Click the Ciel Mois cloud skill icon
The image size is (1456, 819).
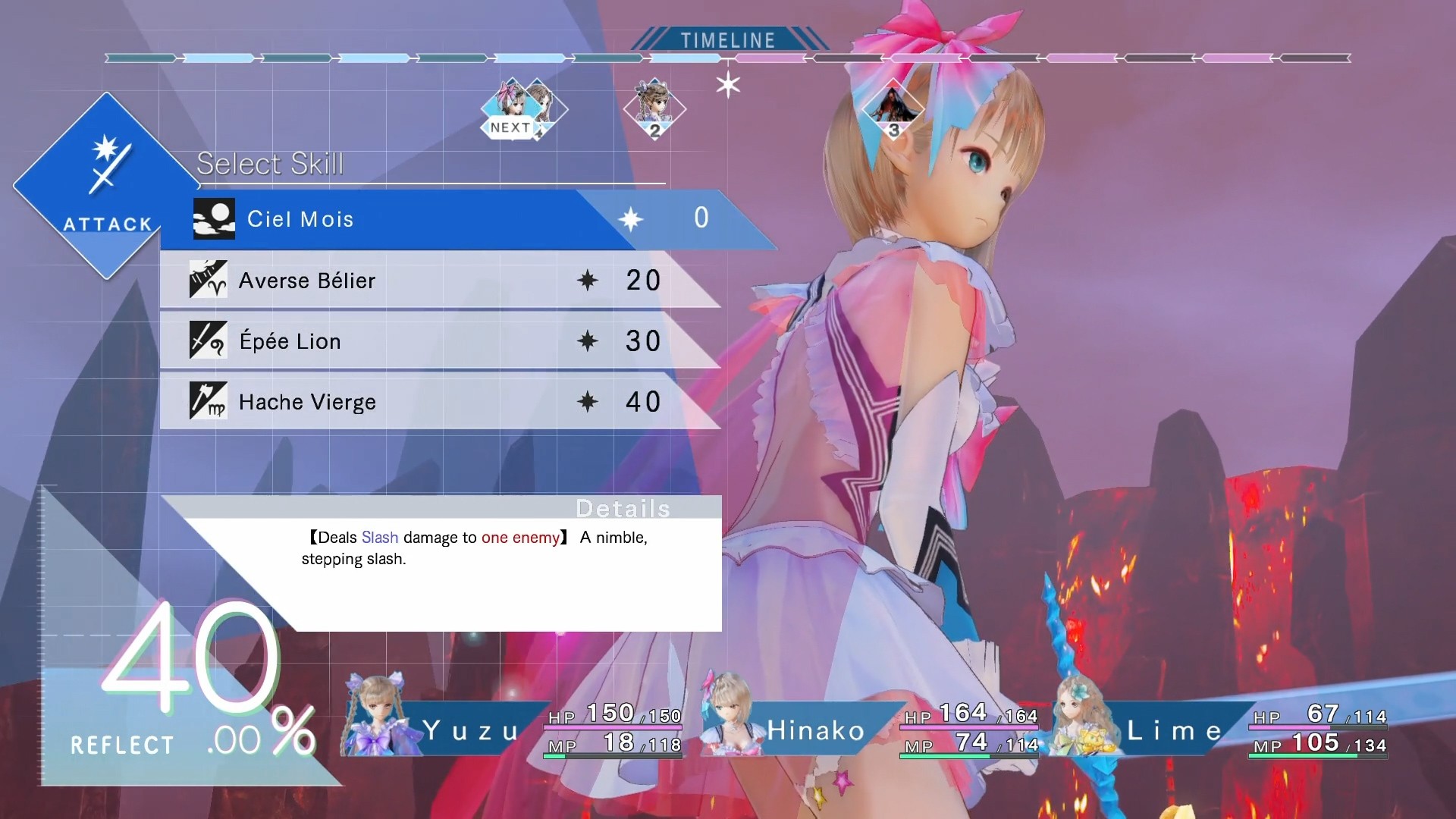coord(213,218)
